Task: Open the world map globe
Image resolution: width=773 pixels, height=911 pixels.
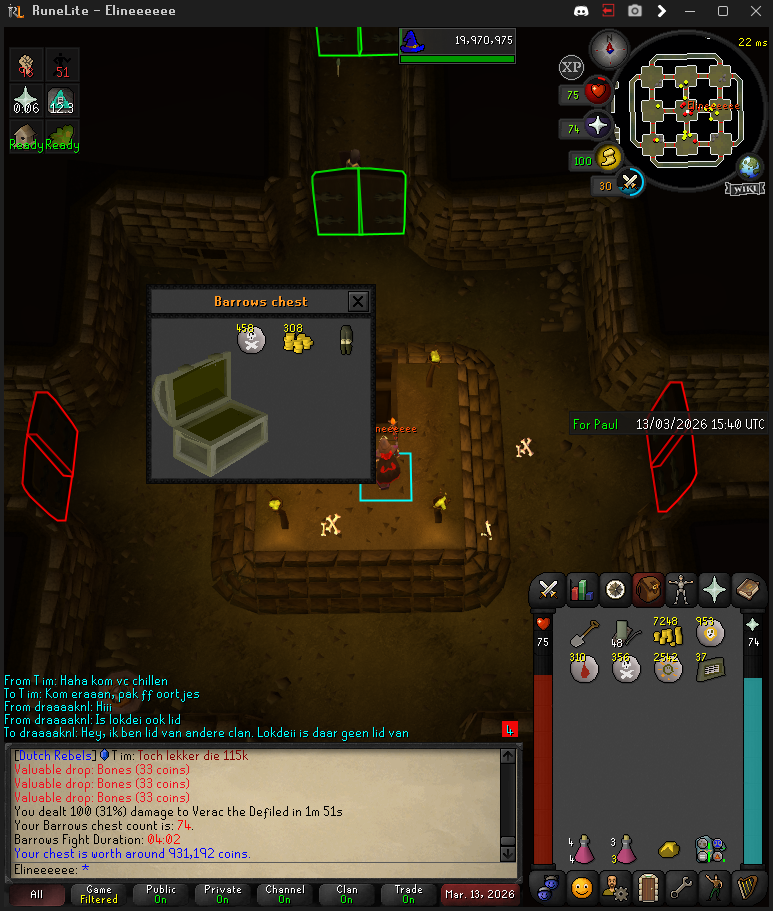Action: click(751, 167)
